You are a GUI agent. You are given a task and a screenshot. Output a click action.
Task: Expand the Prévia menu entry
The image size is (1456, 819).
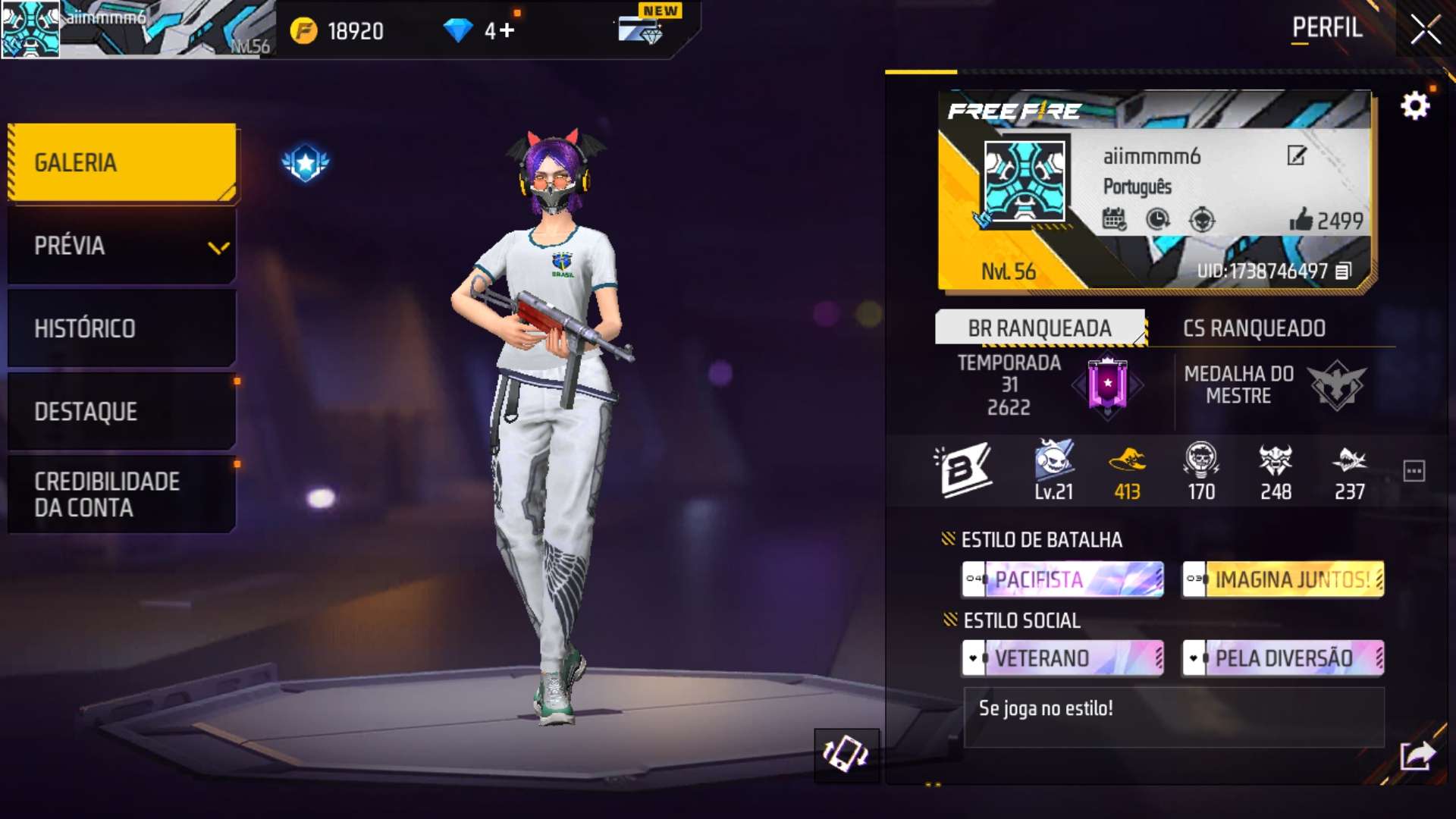pyautogui.click(x=121, y=246)
